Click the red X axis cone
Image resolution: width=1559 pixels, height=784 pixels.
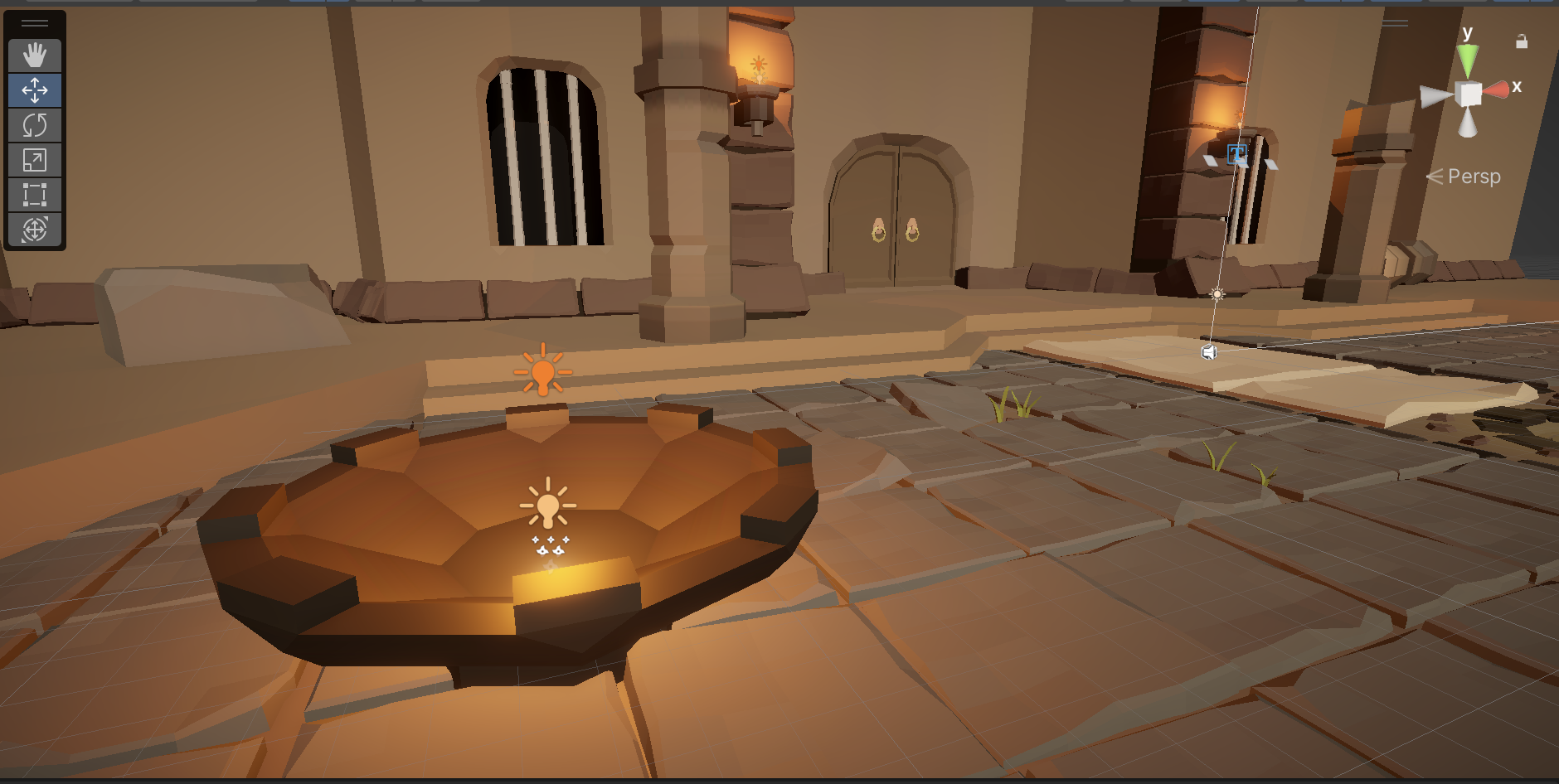coord(1498,90)
